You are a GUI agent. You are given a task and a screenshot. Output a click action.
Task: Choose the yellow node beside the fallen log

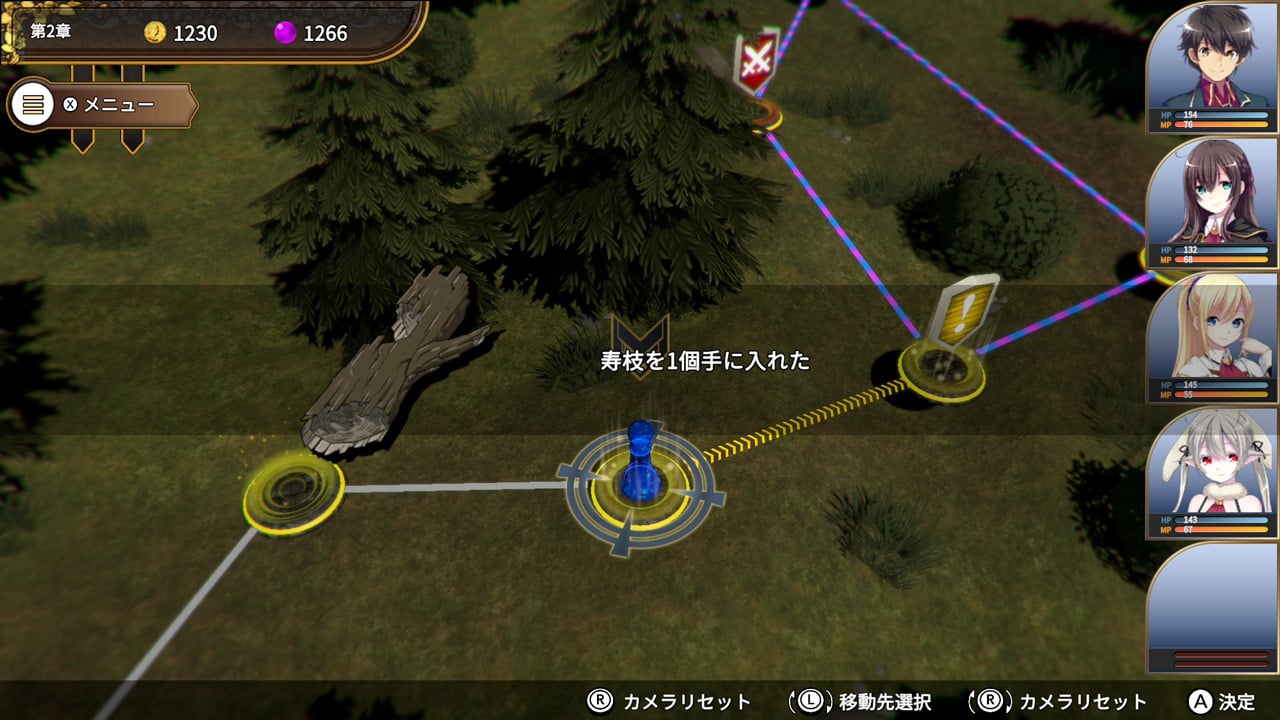point(293,492)
